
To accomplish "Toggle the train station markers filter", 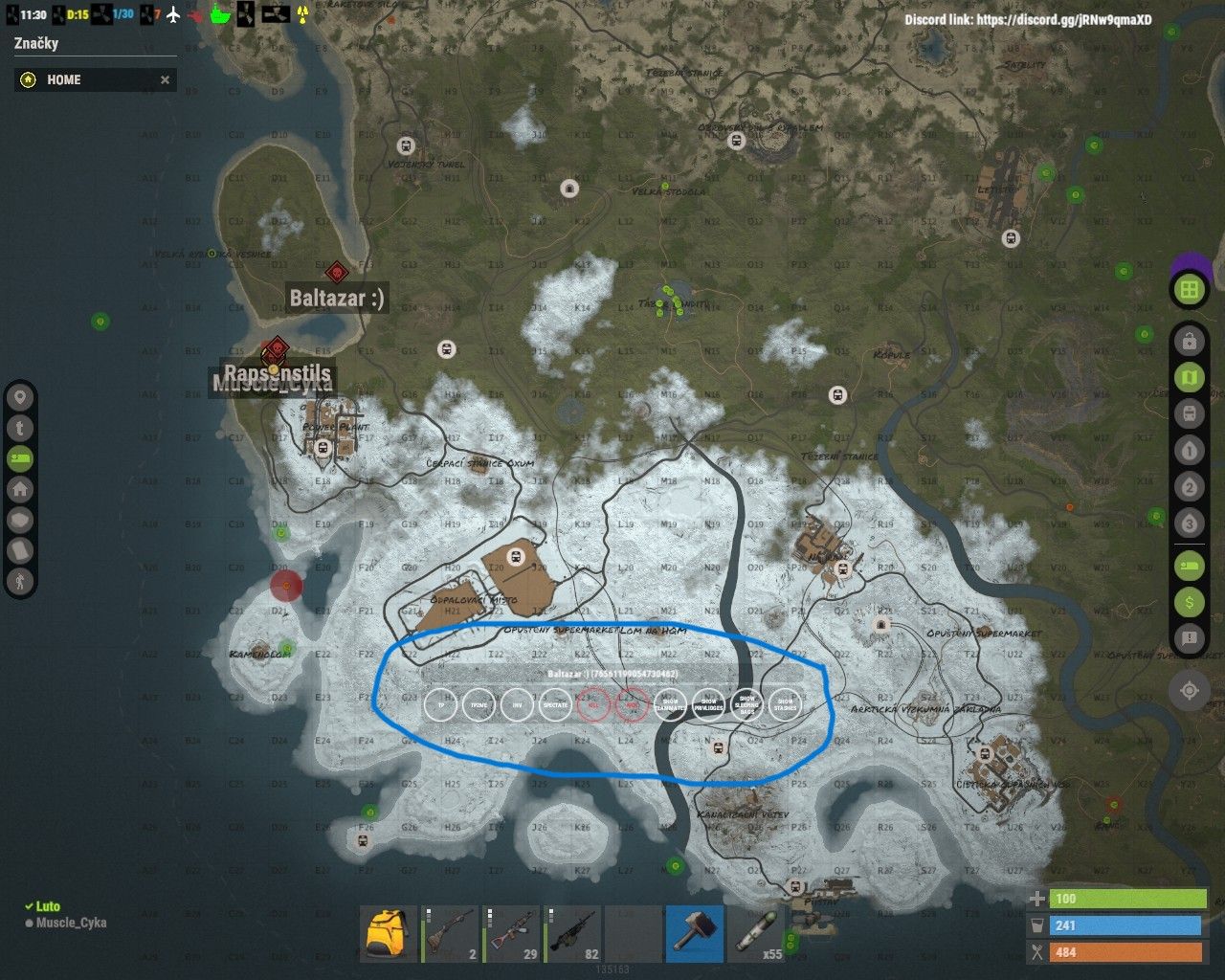I will click(1190, 414).
